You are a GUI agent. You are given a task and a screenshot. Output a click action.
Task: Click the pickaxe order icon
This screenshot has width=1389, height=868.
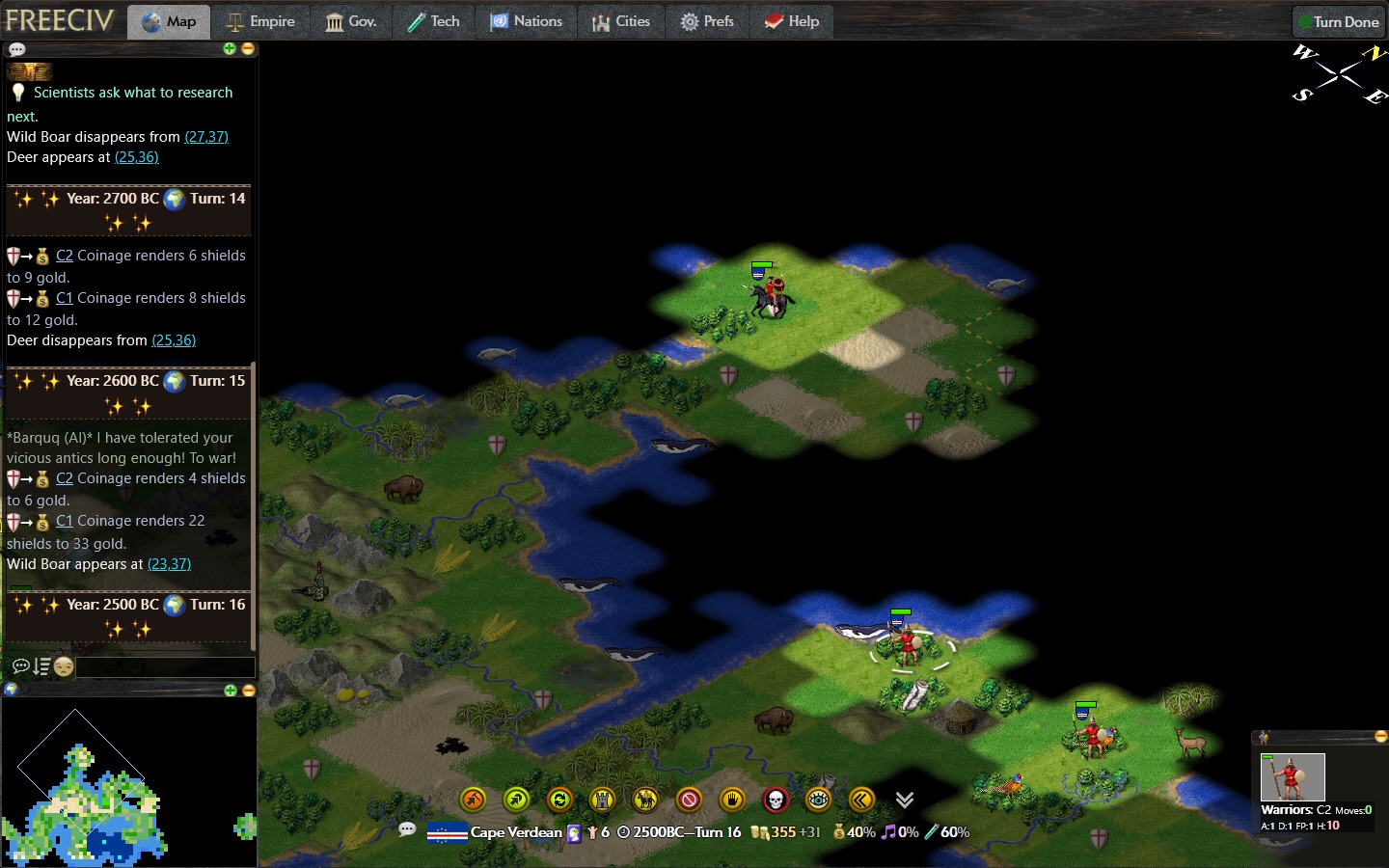(x=474, y=800)
